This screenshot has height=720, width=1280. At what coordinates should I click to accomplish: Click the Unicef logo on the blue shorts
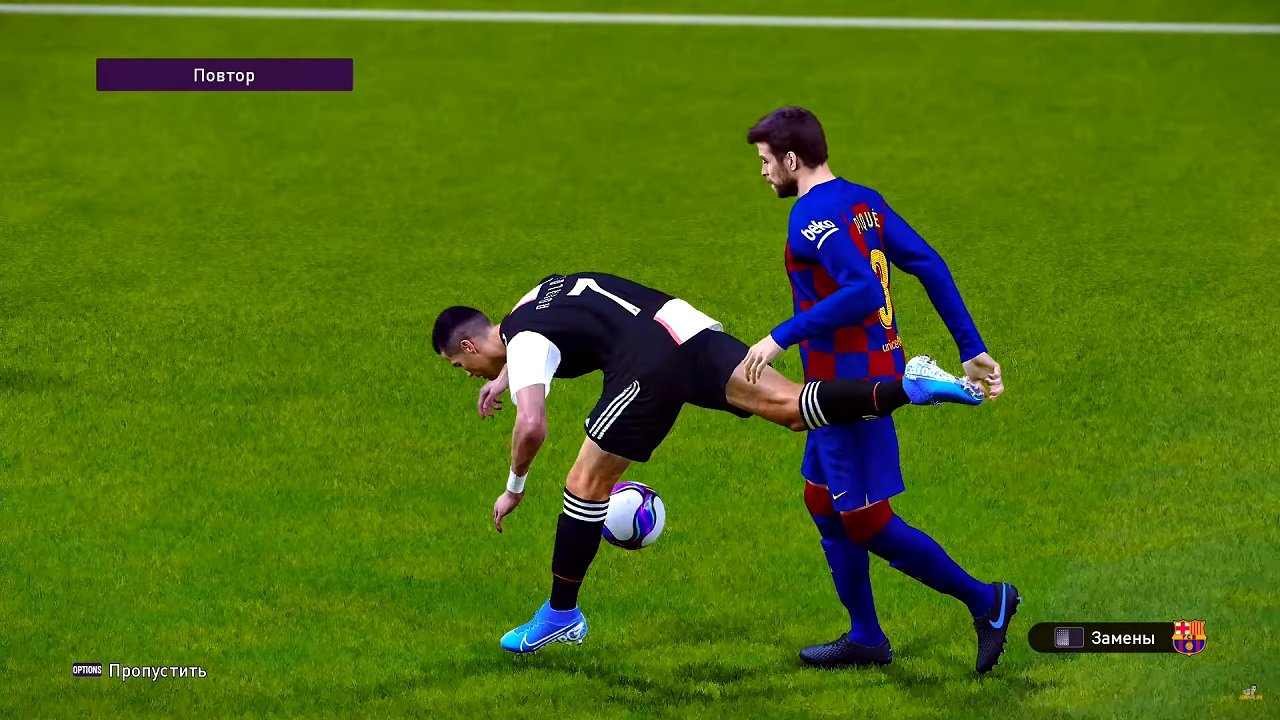click(x=890, y=345)
